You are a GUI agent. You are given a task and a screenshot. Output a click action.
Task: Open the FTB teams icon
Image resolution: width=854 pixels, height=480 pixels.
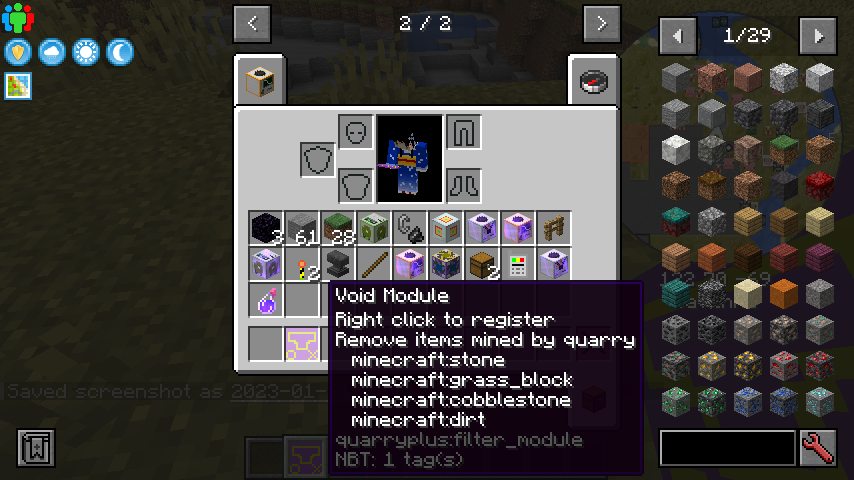pos(18,18)
